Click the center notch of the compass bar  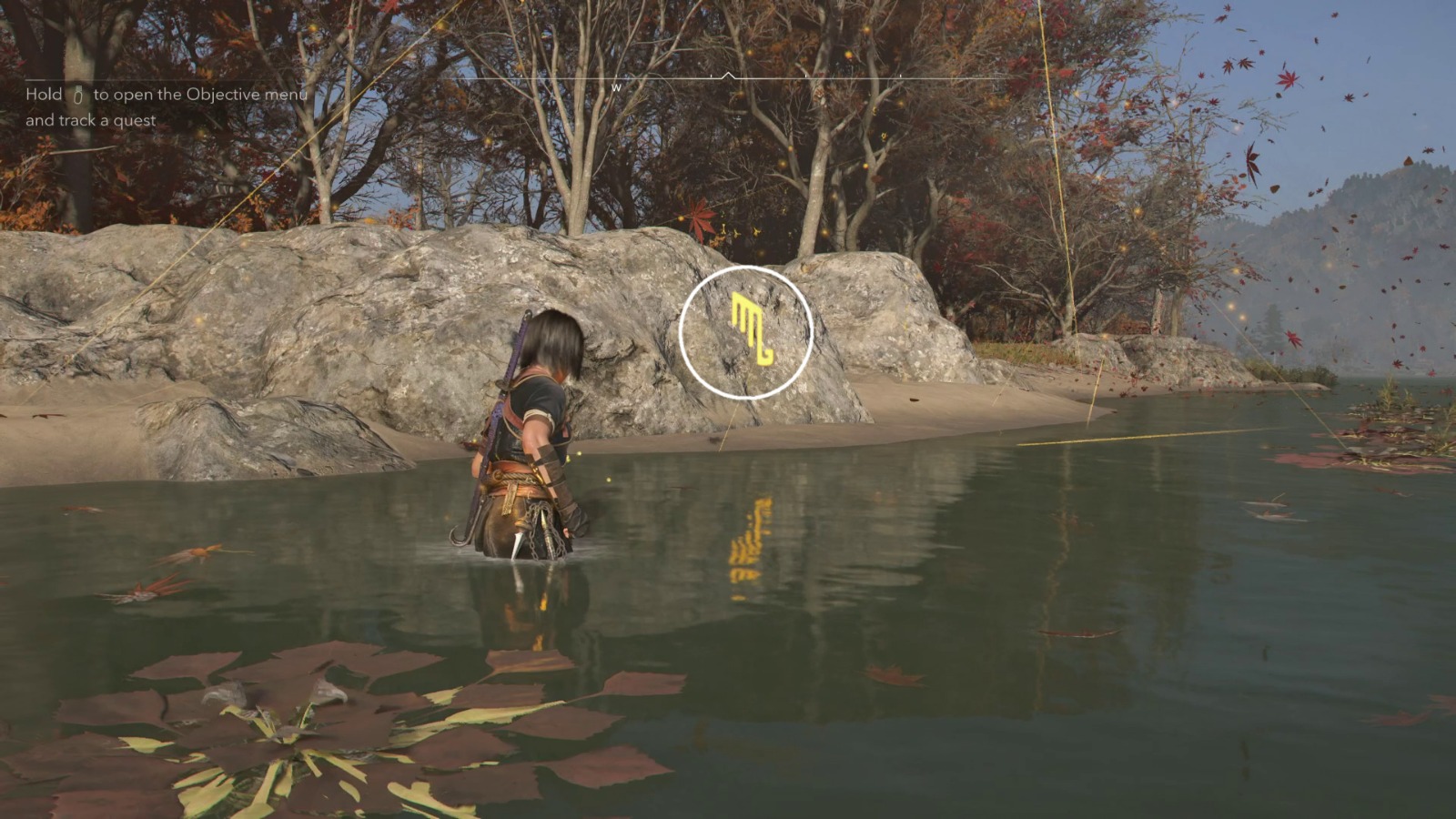coord(729,73)
